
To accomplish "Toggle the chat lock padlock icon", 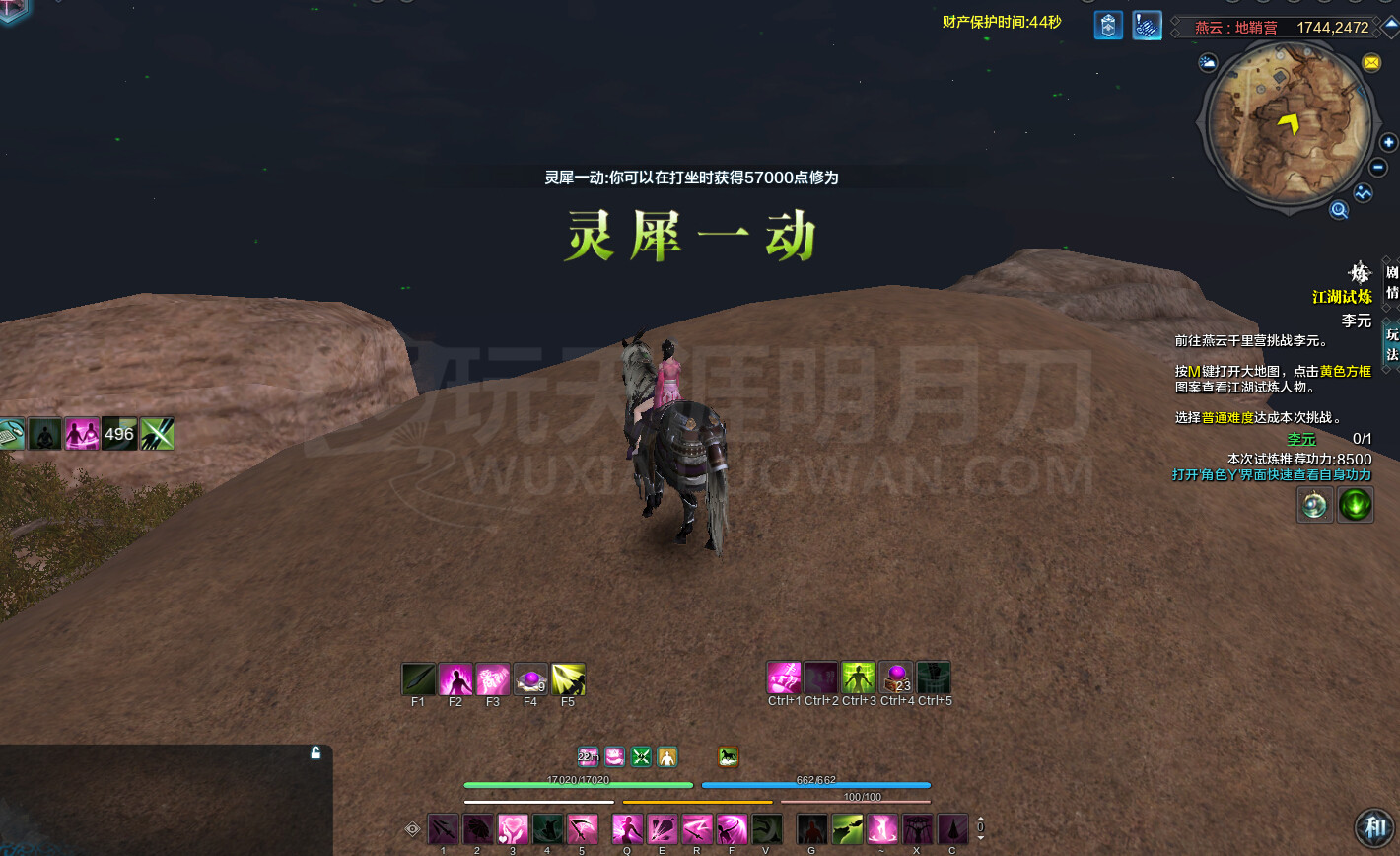I will (315, 751).
